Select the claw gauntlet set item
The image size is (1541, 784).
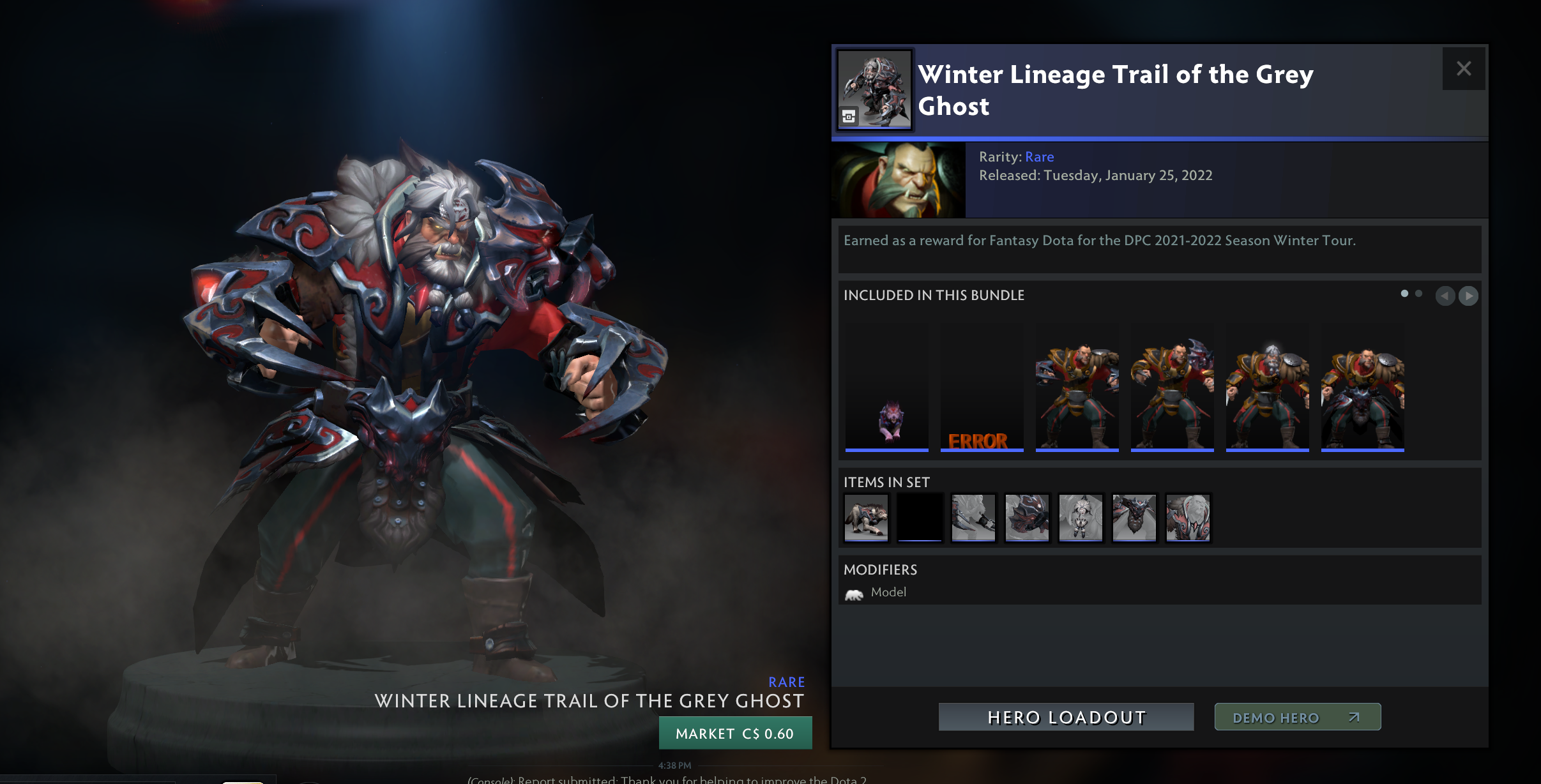(x=973, y=518)
